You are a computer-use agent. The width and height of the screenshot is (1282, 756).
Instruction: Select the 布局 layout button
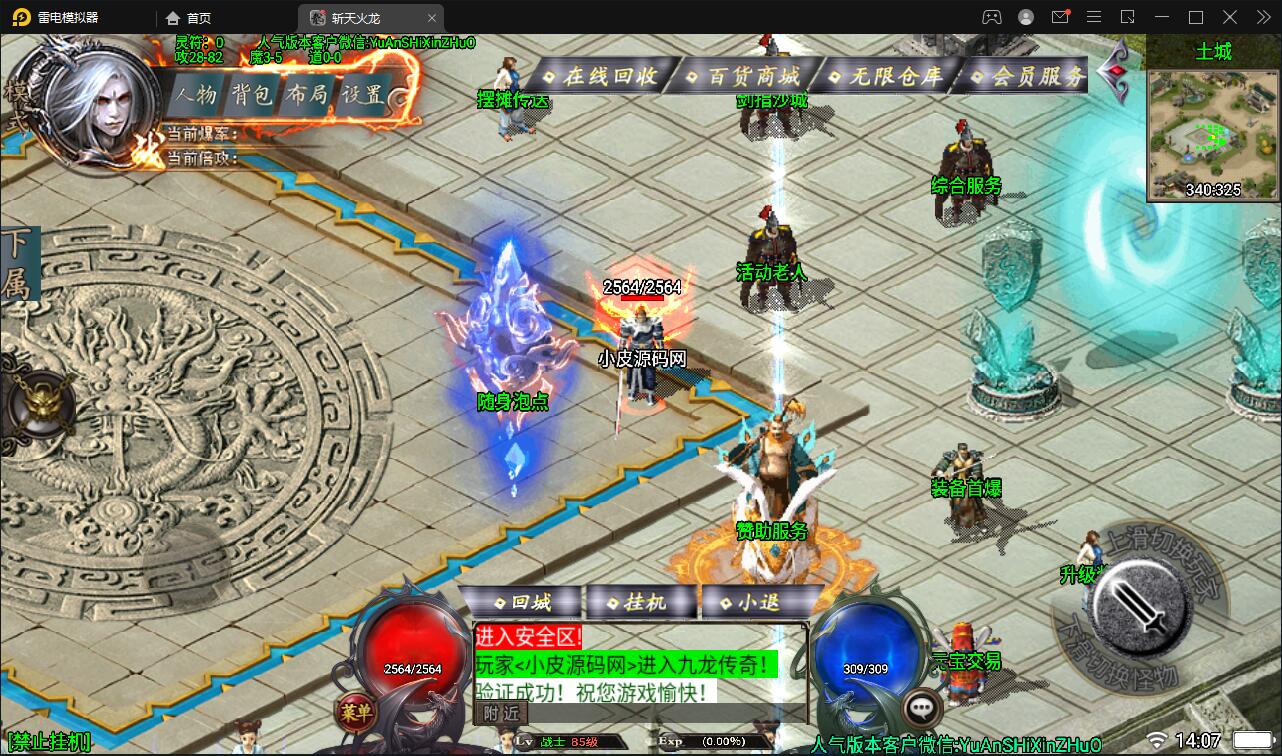305,95
